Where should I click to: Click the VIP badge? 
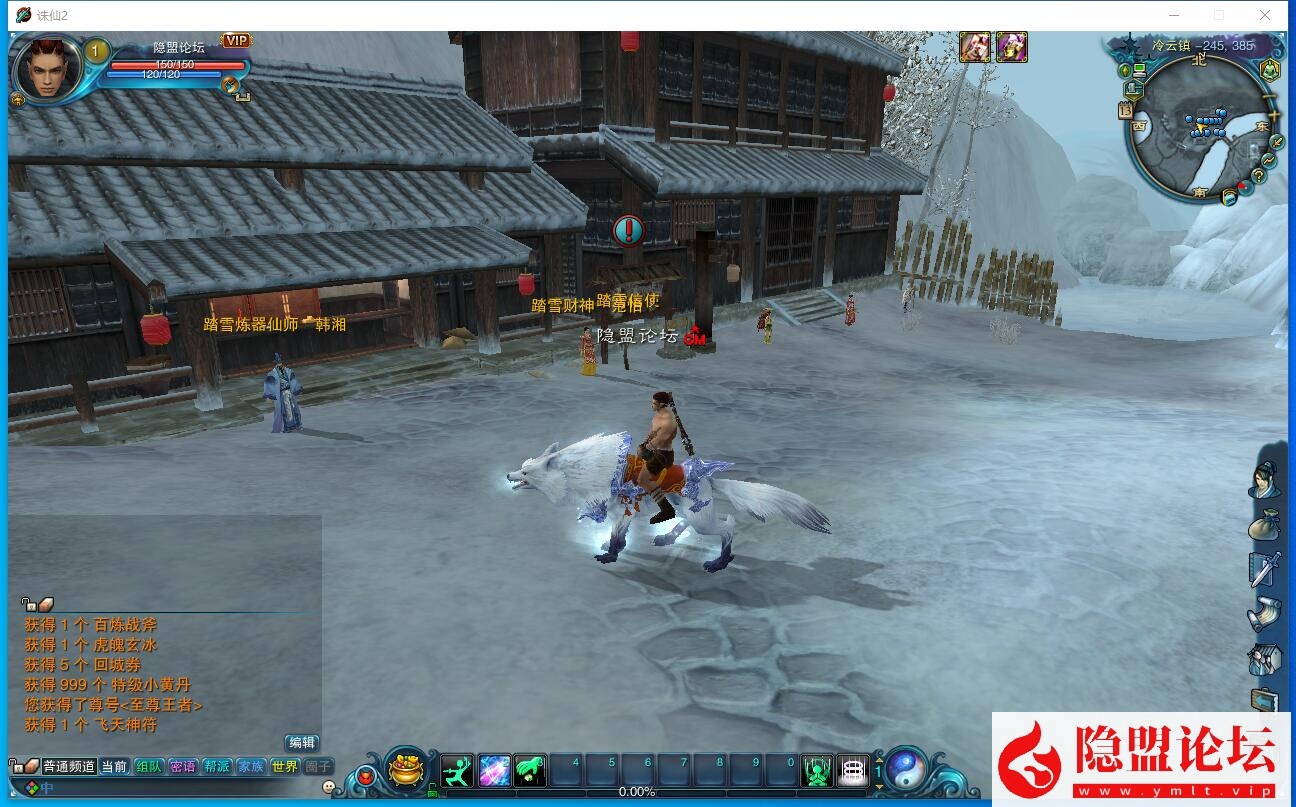(236, 41)
